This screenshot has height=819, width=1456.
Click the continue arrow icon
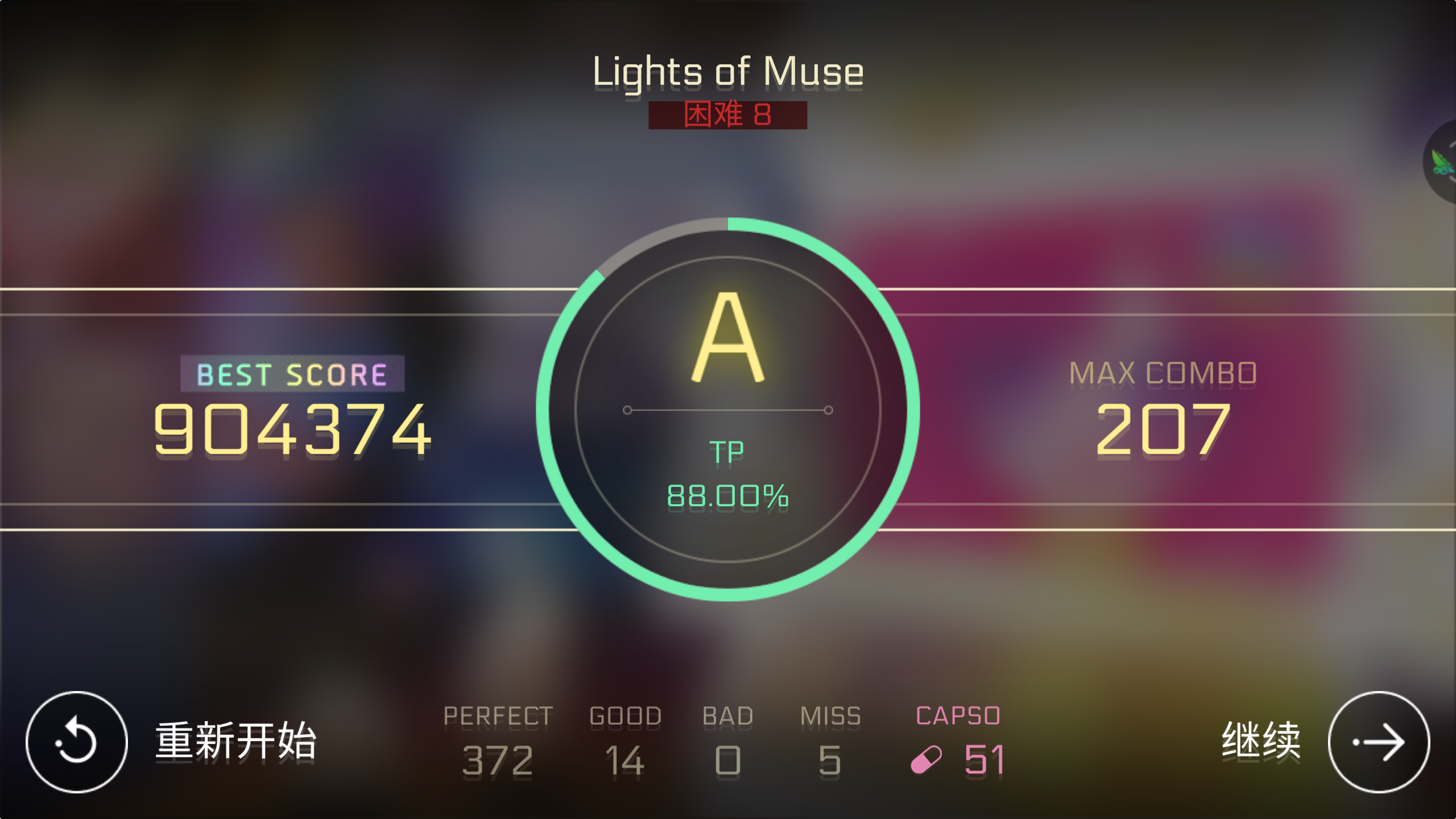click(x=1380, y=741)
